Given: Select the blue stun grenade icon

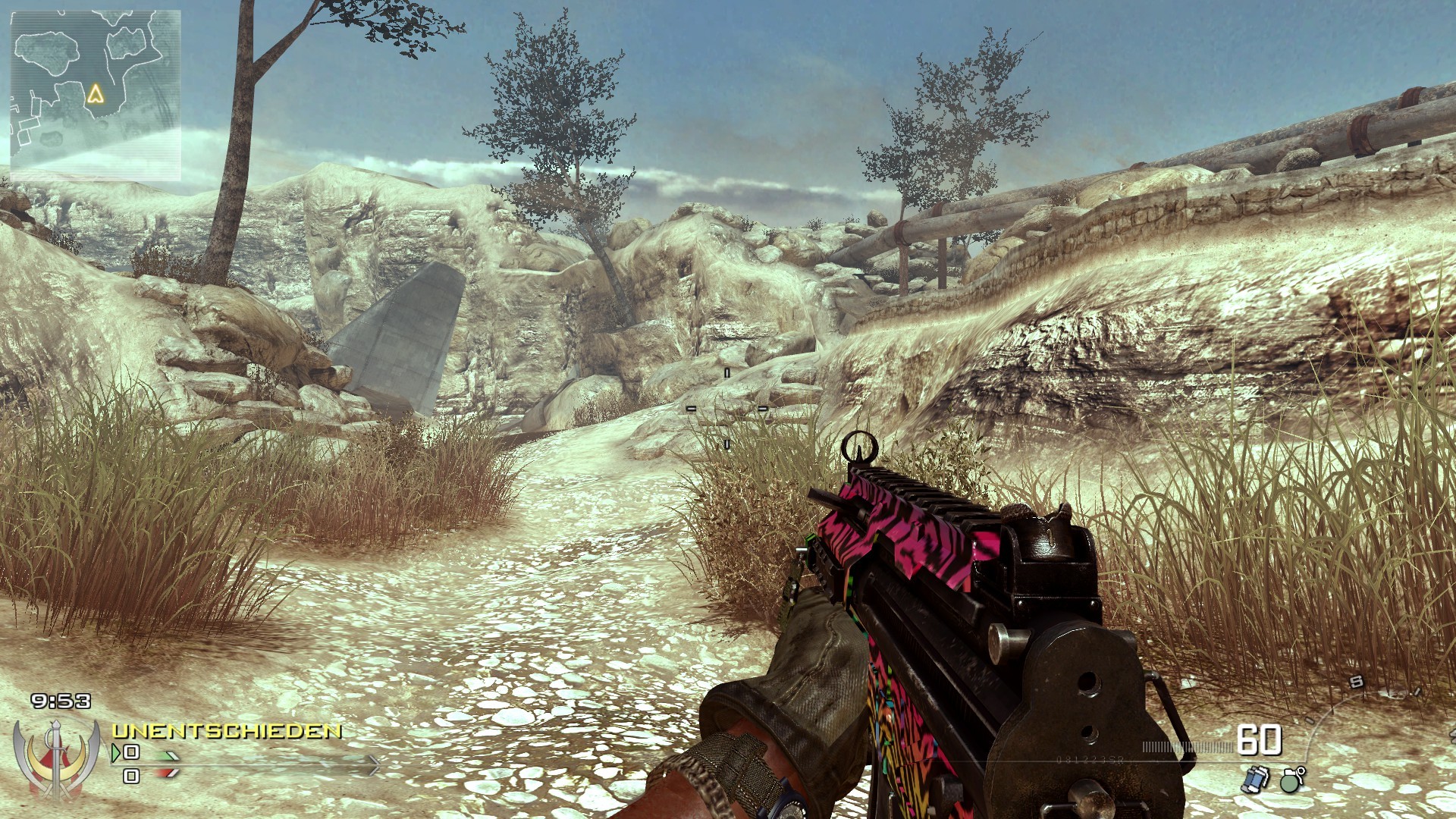Looking at the screenshot, I should pyautogui.click(x=1256, y=779).
